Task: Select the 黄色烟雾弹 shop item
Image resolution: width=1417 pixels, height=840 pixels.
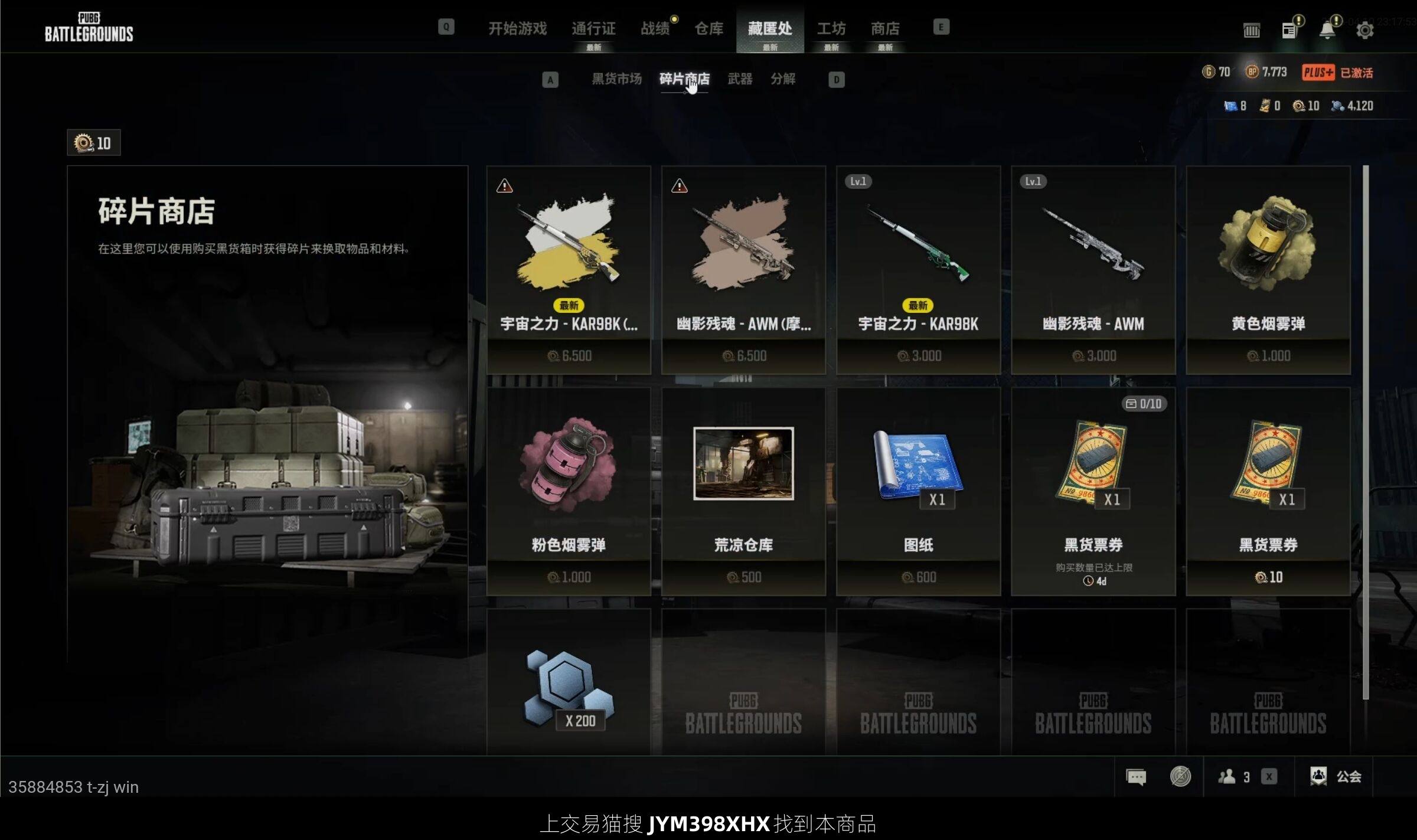Action: pyautogui.click(x=1268, y=269)
